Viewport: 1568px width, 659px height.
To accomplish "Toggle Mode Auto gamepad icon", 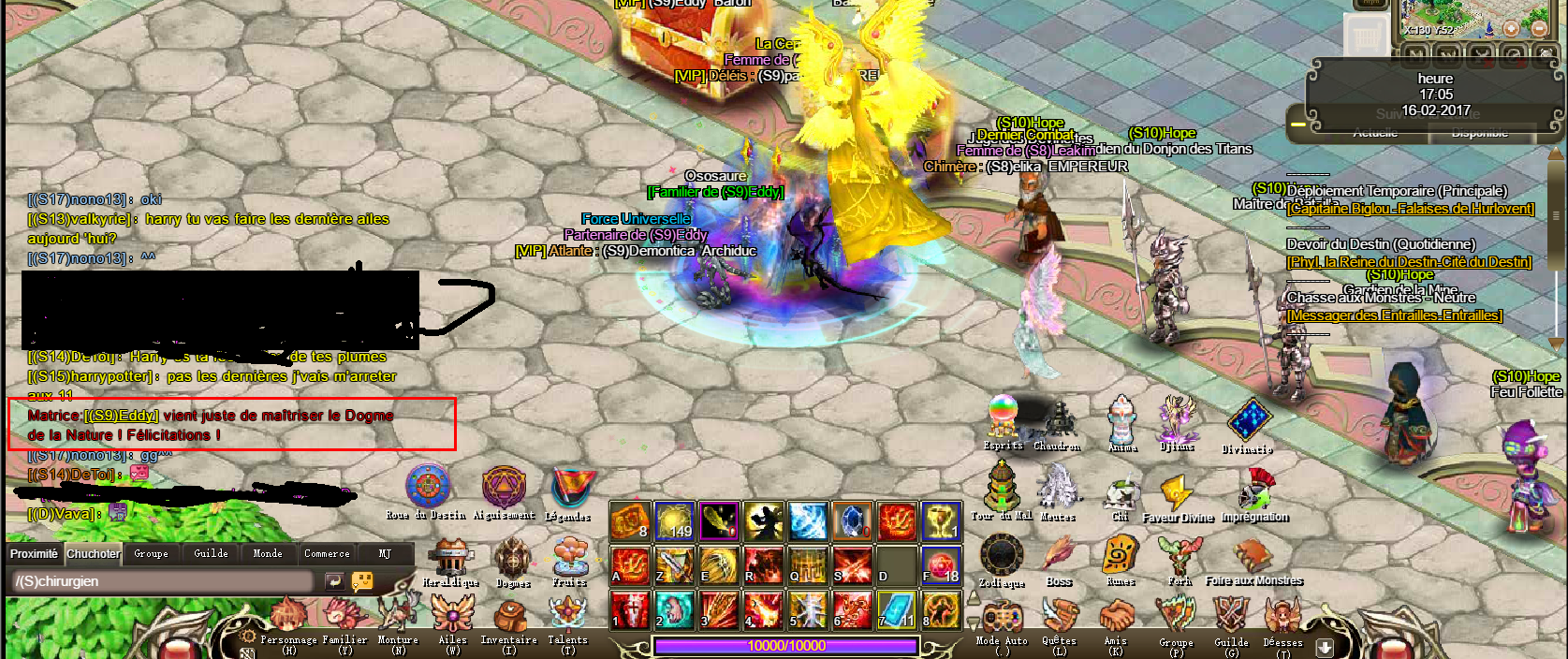I will tap(1001, 620).
